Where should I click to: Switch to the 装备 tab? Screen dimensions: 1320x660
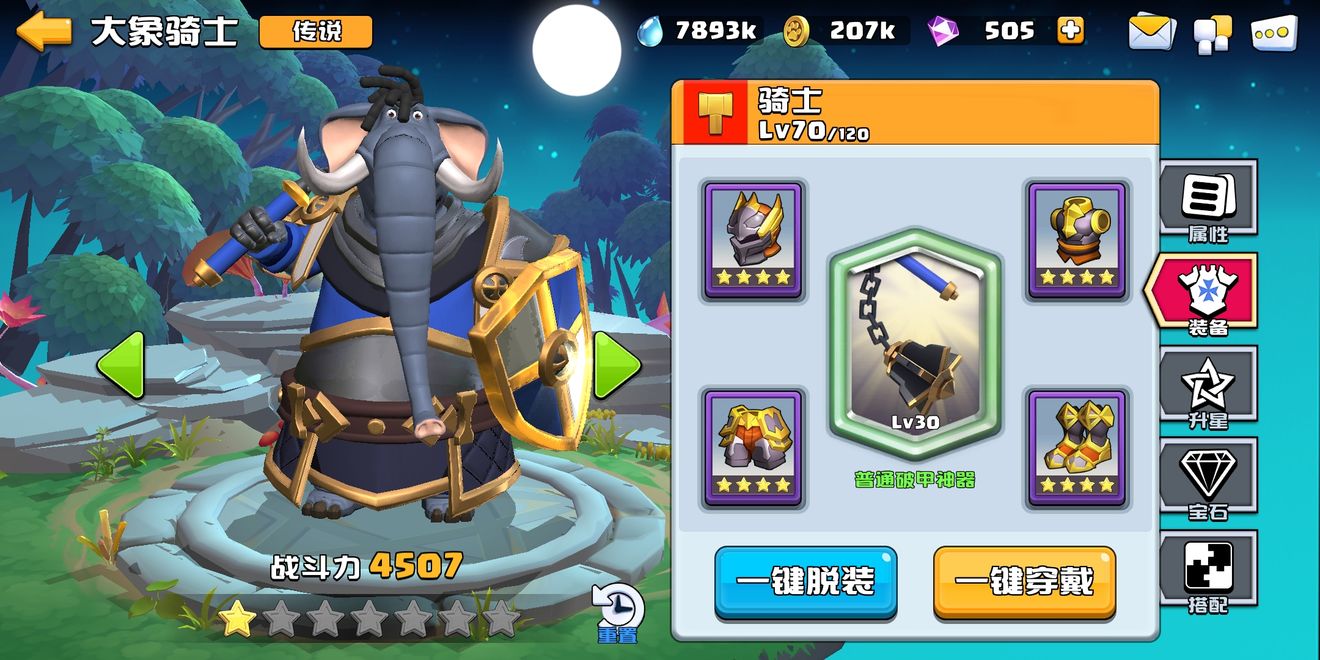(x=1206, y=294)
